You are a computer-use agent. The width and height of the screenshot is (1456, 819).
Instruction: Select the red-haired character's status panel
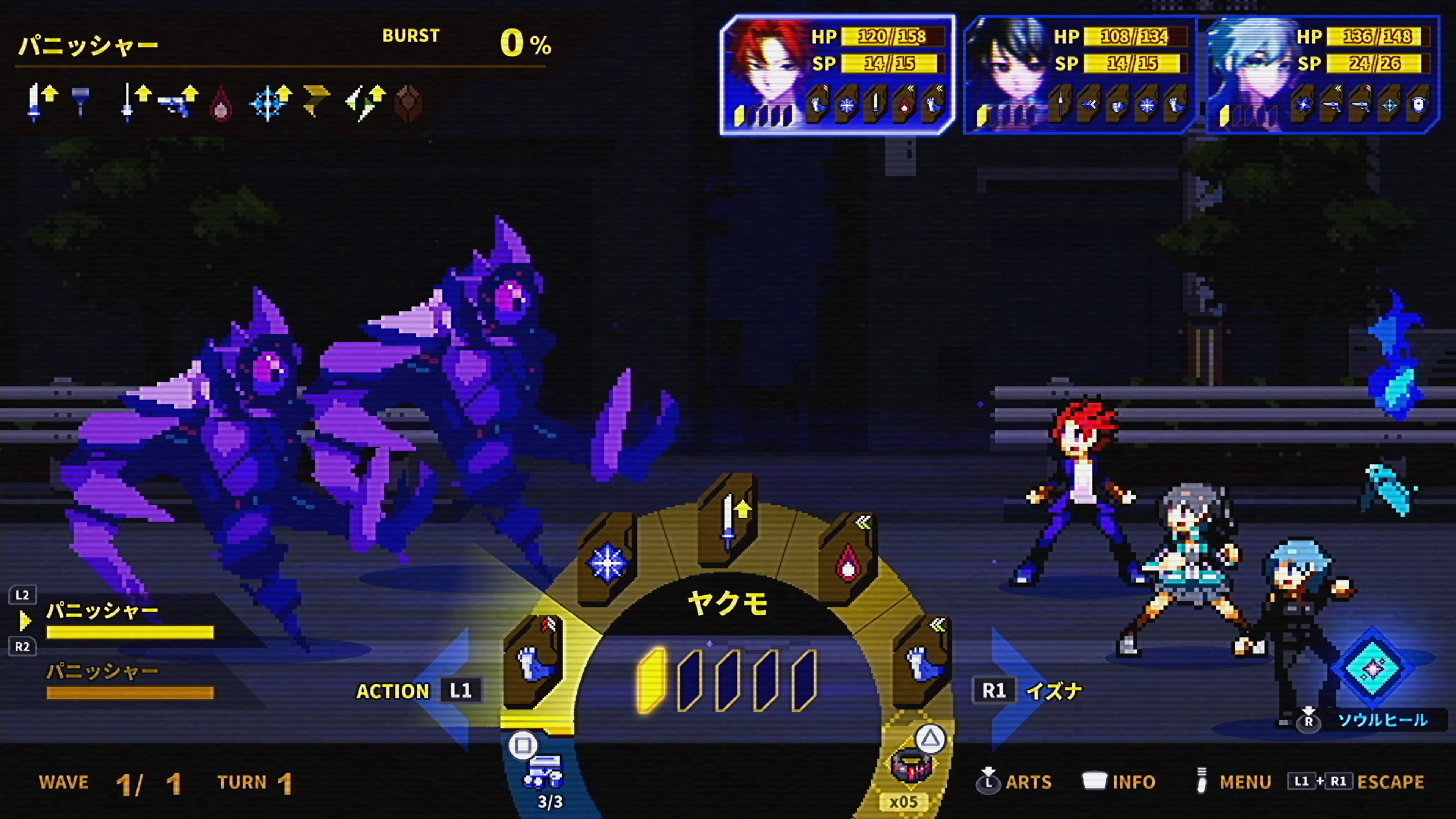click(x=838, y=75)
